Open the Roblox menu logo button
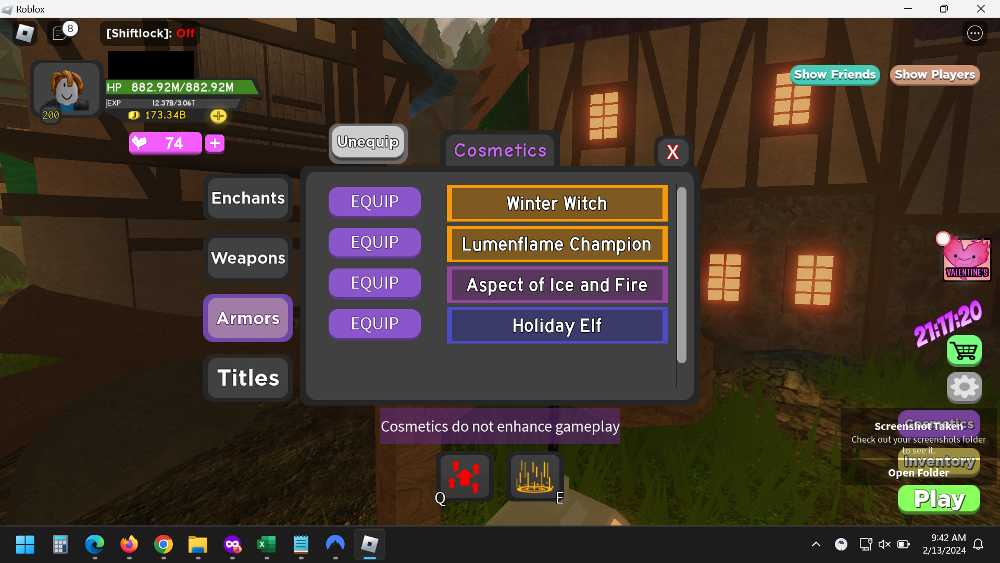This screenshot has height=563, width=1000. click(x=25, y=33)
